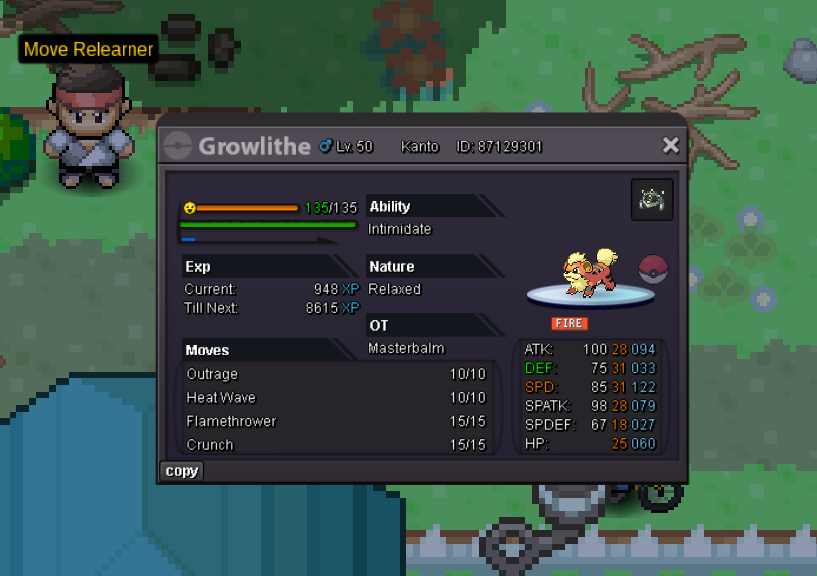The height and width of the screenshot is (576, 817).
Task: Click the Poké Ball icon beside Growlithe
Action: [652, 268]
